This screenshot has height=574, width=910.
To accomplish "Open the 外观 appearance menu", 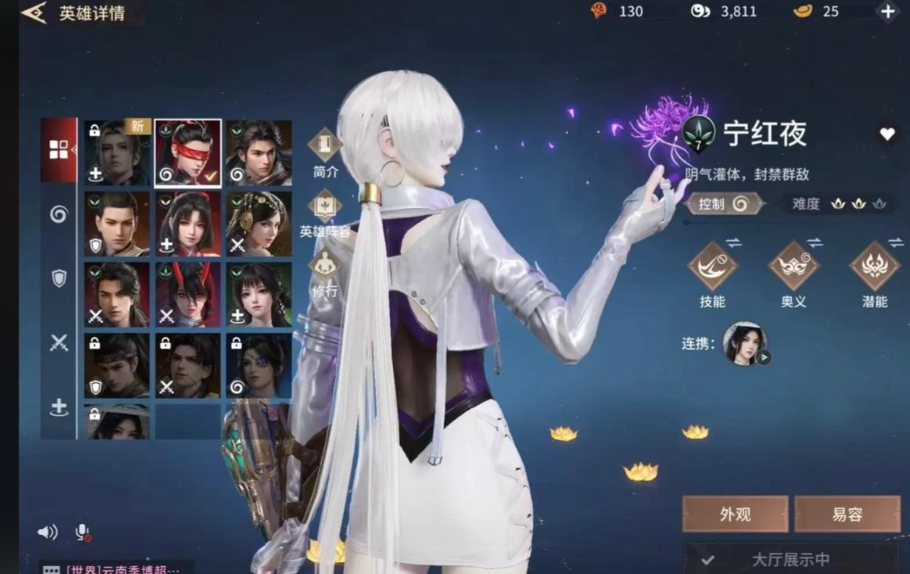I will point(735,514).
